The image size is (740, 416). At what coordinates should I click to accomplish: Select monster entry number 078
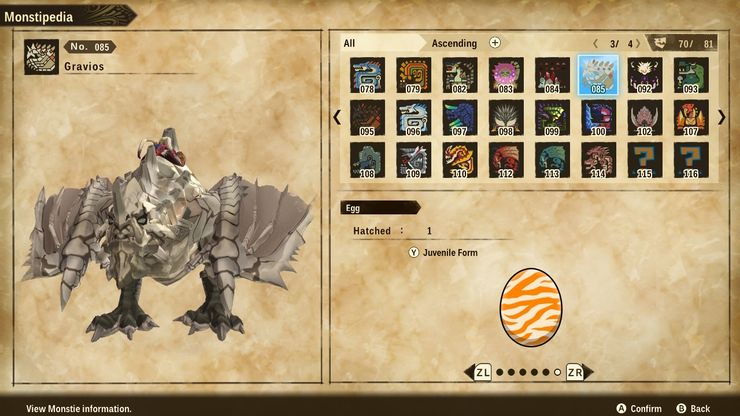tap(367, 75)
